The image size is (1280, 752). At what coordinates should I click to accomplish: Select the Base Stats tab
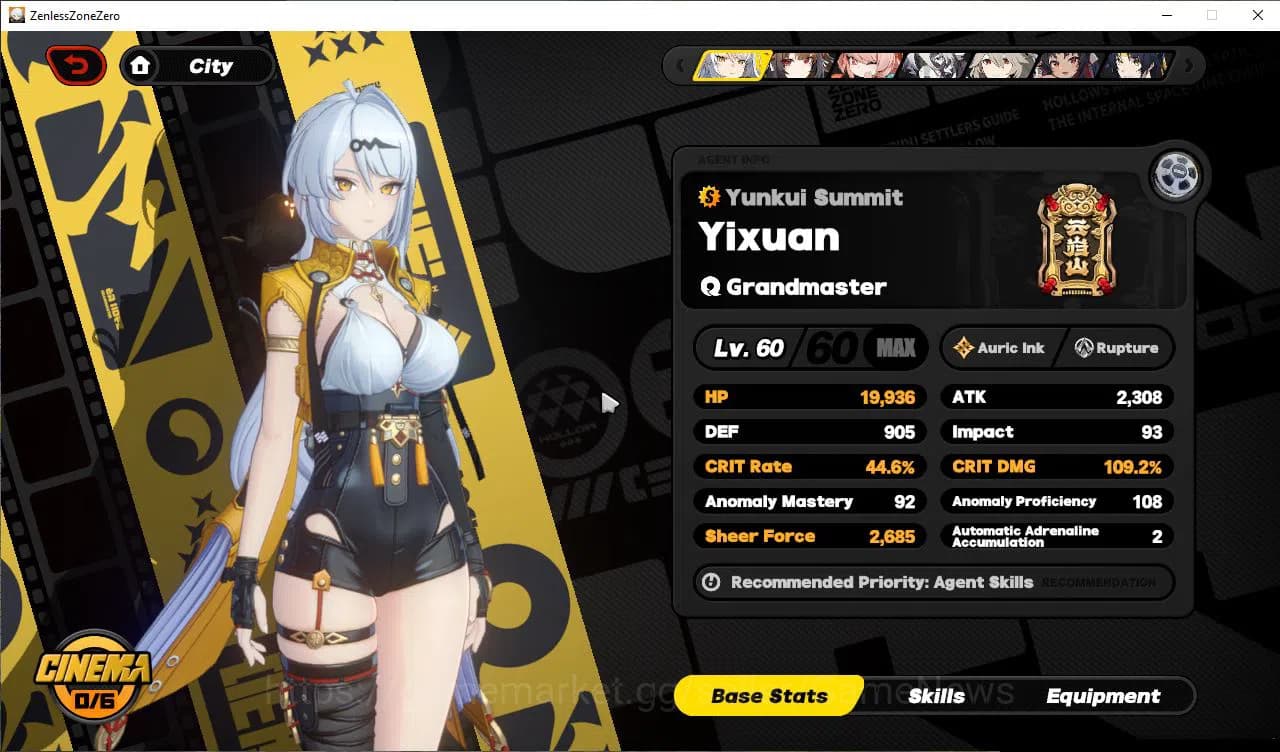(x=768, y=695)
